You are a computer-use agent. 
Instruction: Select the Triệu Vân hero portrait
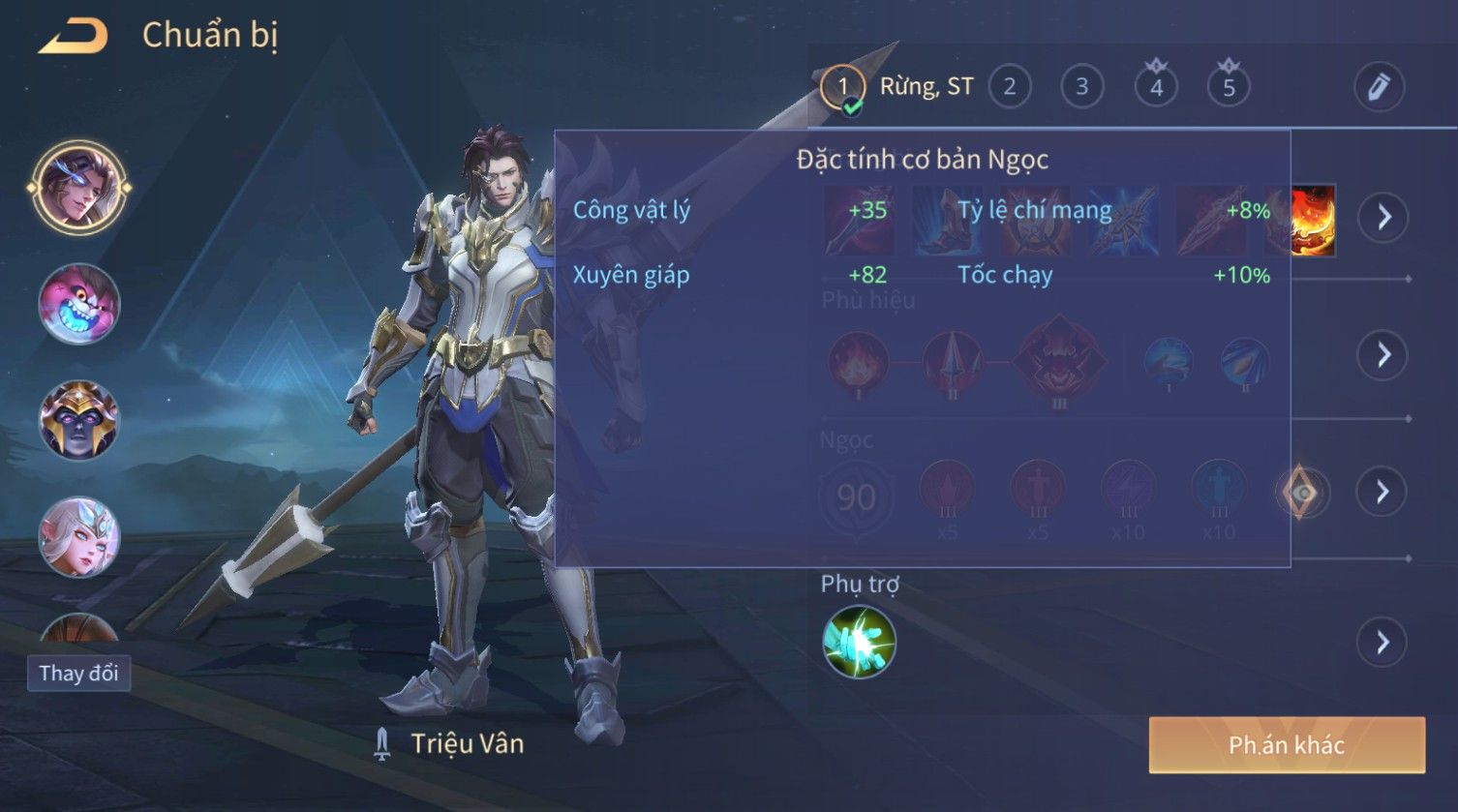point(78,187)
